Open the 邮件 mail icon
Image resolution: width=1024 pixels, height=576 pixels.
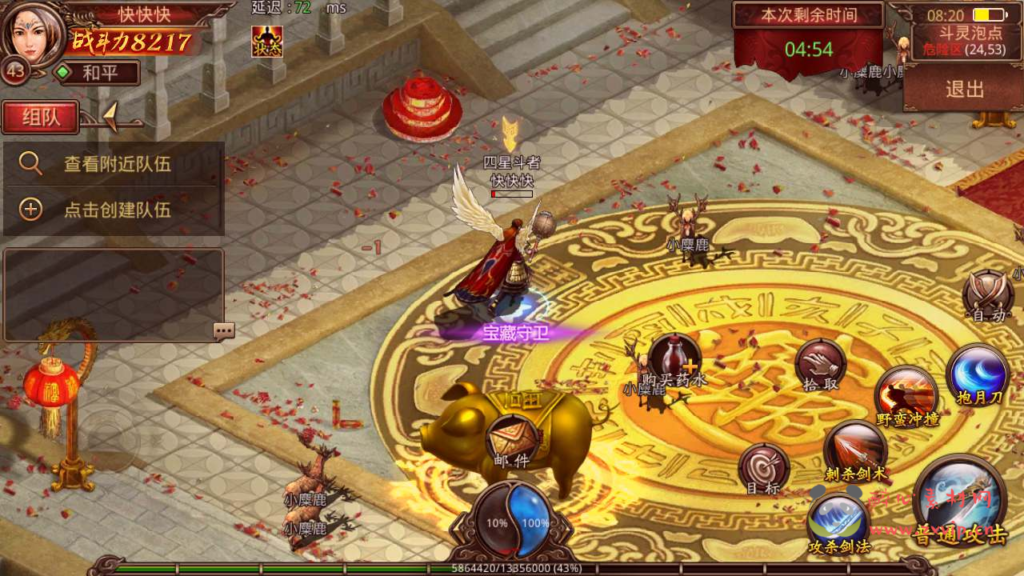point(510,439)
